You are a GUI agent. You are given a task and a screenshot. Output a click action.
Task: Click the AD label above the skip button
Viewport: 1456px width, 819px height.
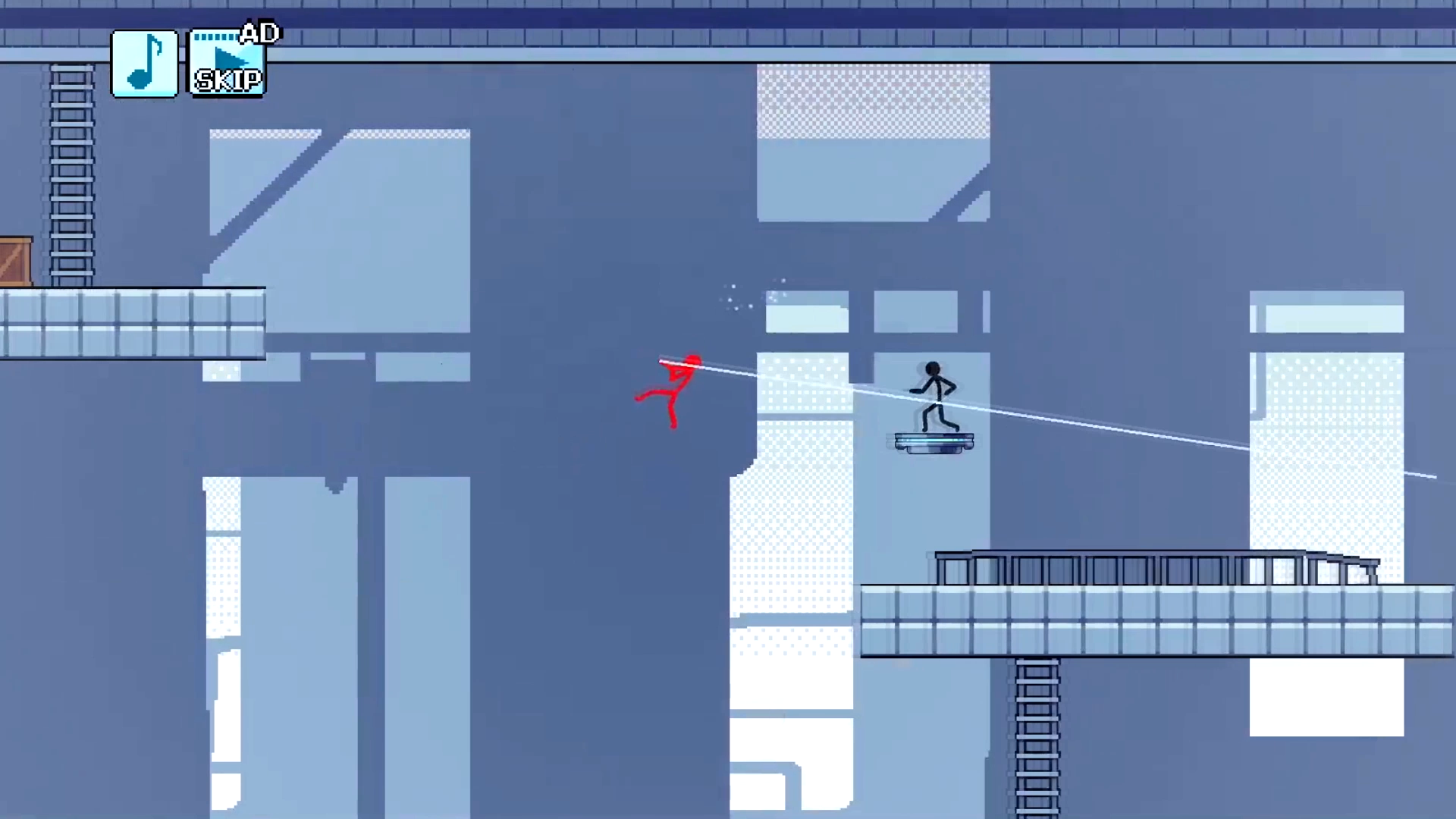click(260, 33)
